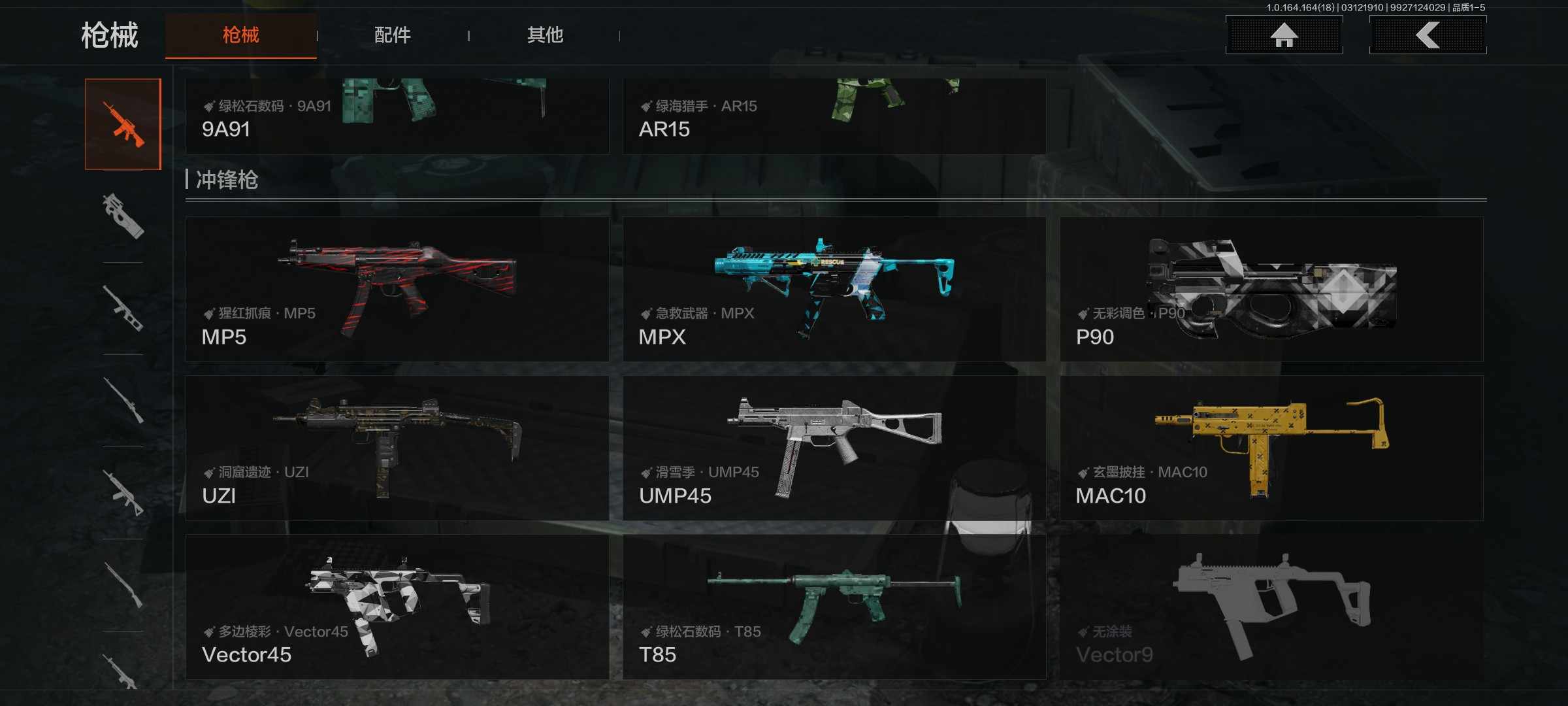Screen dimensions: 1568x706
Task: Select the yellow MAC10 card
Action: (1271, 448)
